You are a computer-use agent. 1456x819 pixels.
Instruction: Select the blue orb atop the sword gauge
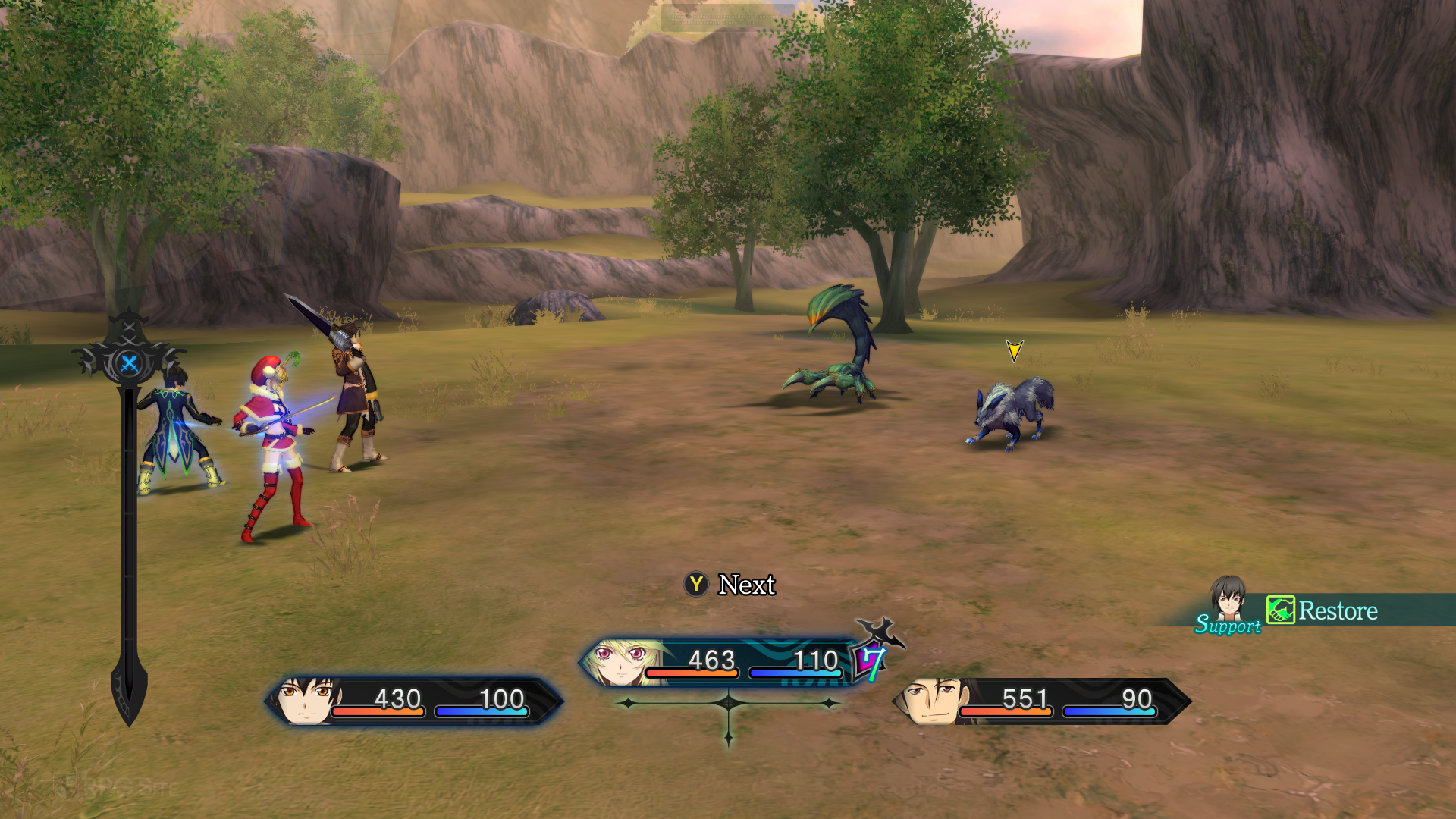(x=130, y=364)
